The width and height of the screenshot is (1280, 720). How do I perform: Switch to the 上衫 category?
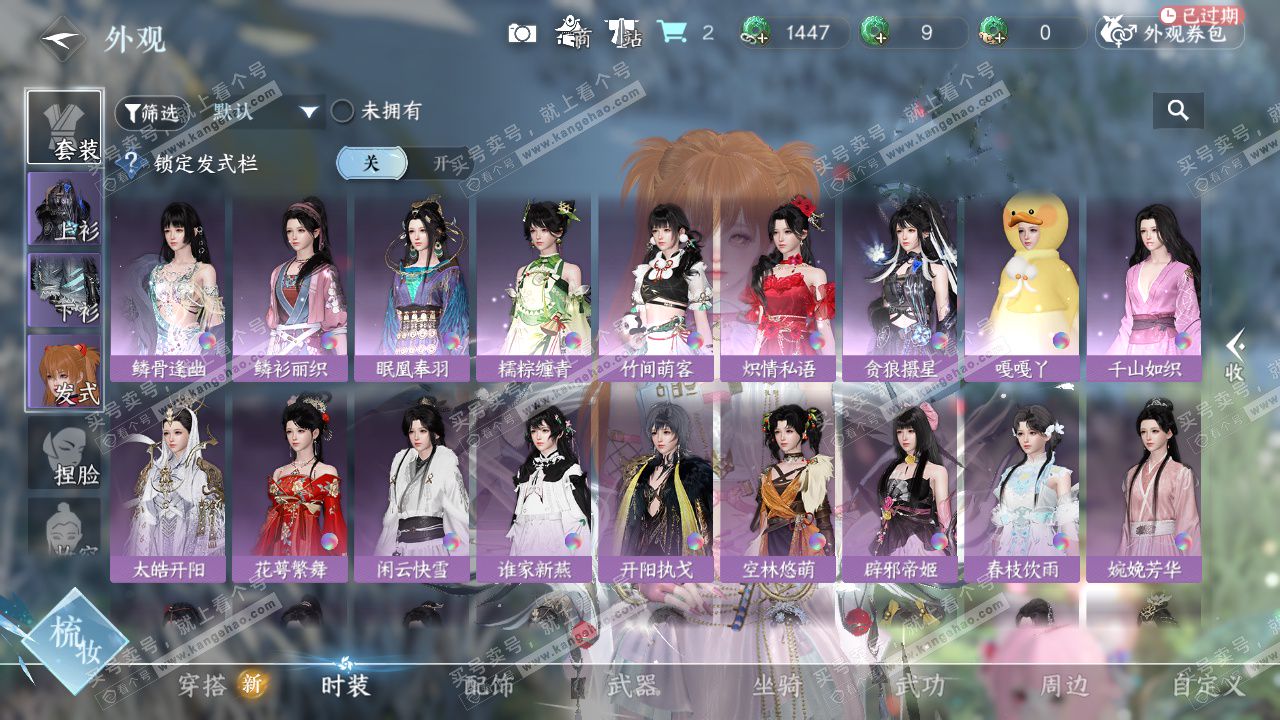pyautogui.click(x=65, y=209)
